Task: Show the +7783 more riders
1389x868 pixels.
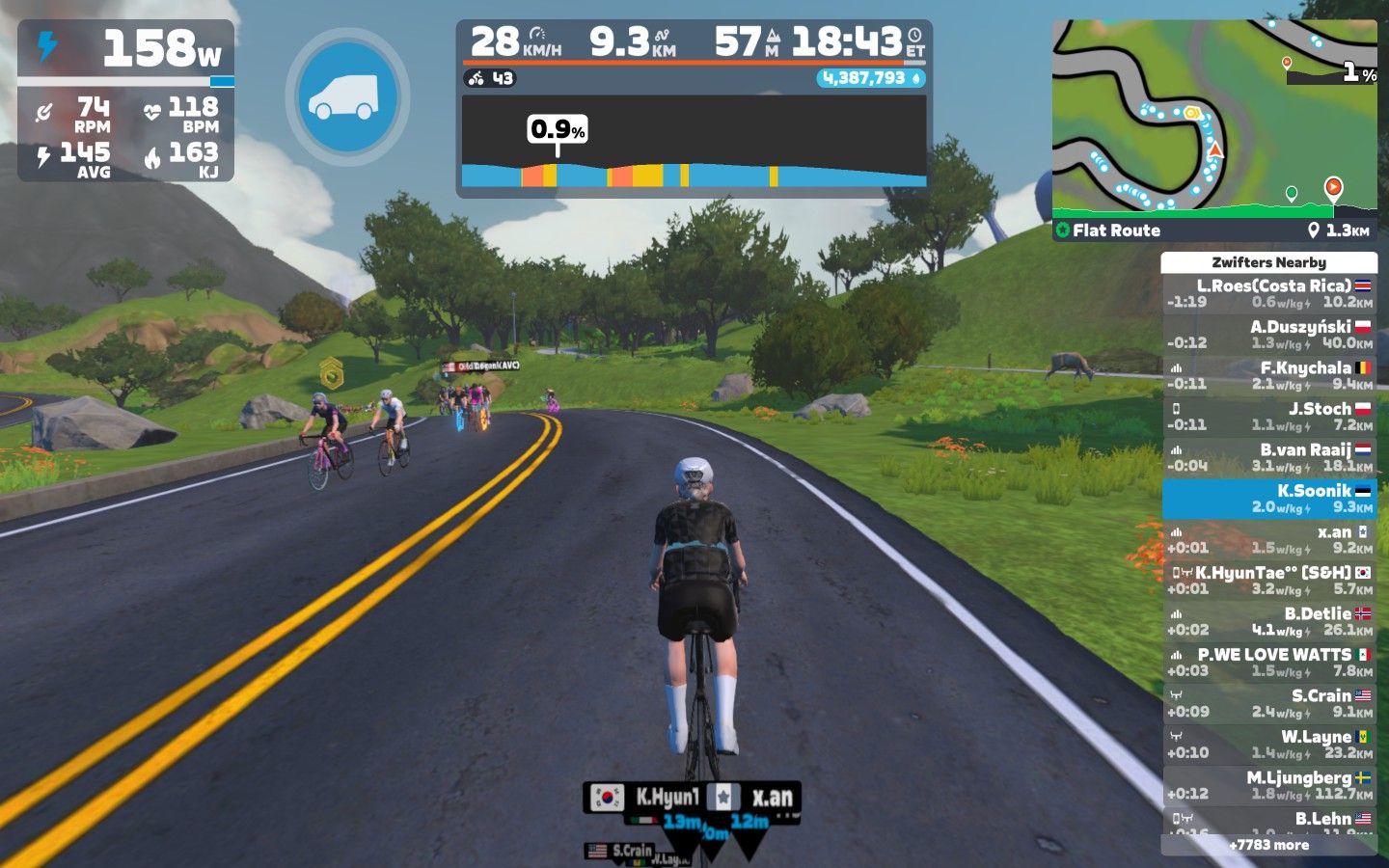Action: pyautogui.click(x=1268, y=845)
